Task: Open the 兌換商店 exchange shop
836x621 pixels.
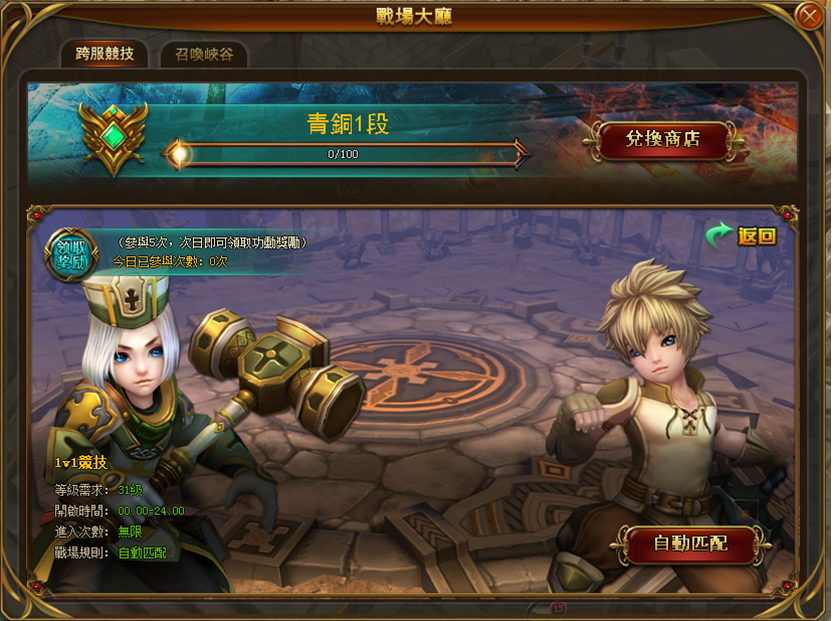Action: [x=663, y=139]
